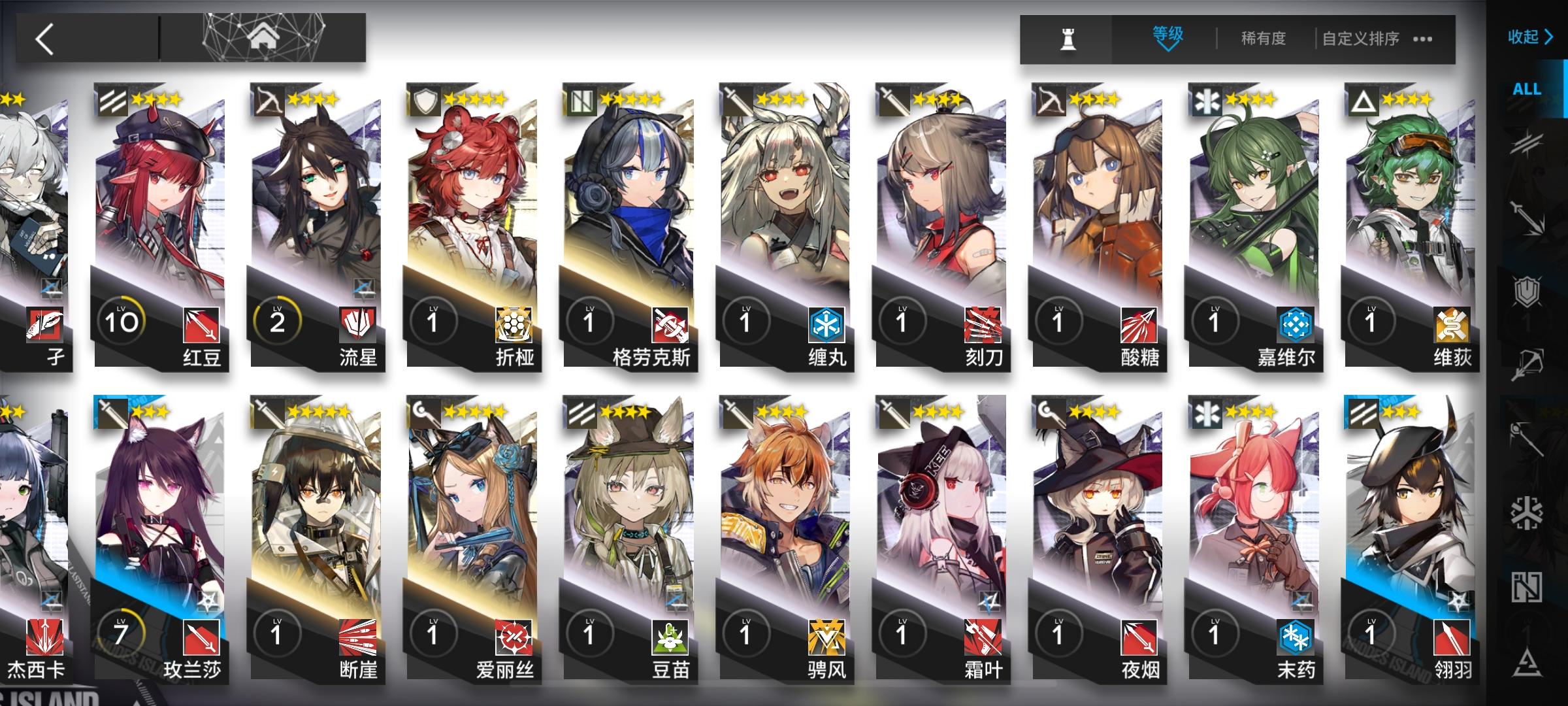Toggle the ALL class filter

tap(1527, 89)
